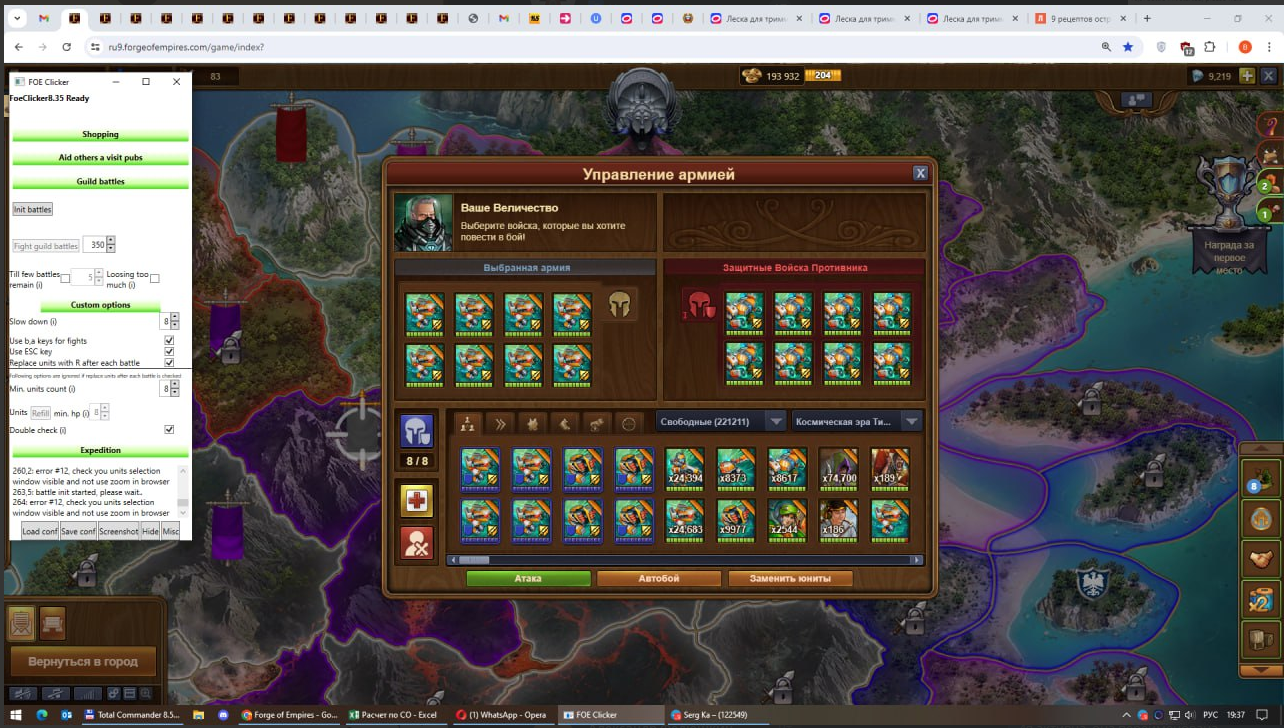The image size is (1284, 728).
Task: Select the unit stack with x8373
Action: [x=736, y=468]
